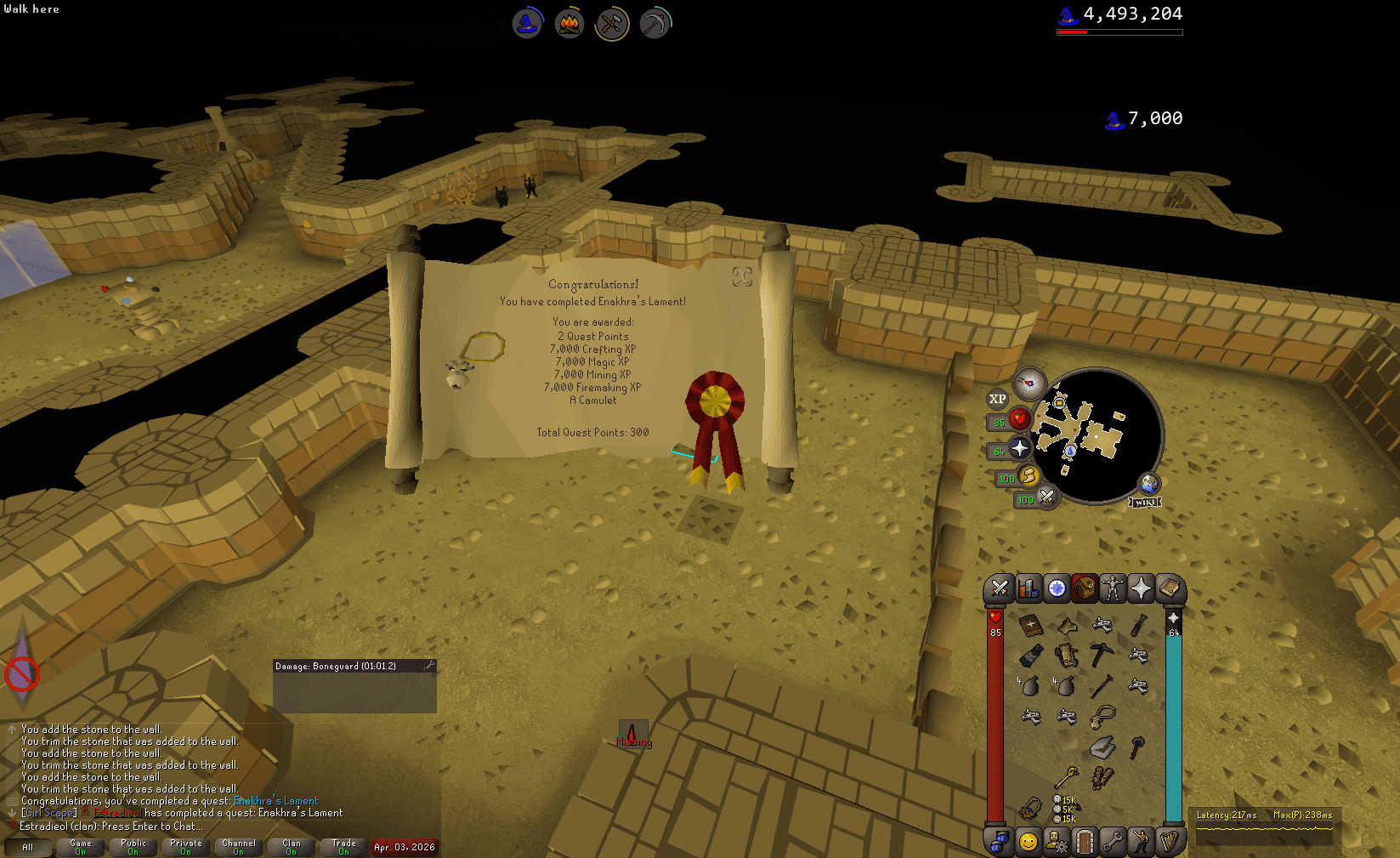
Task: Toggle run with the boot energy orb
Action: 1029,476
